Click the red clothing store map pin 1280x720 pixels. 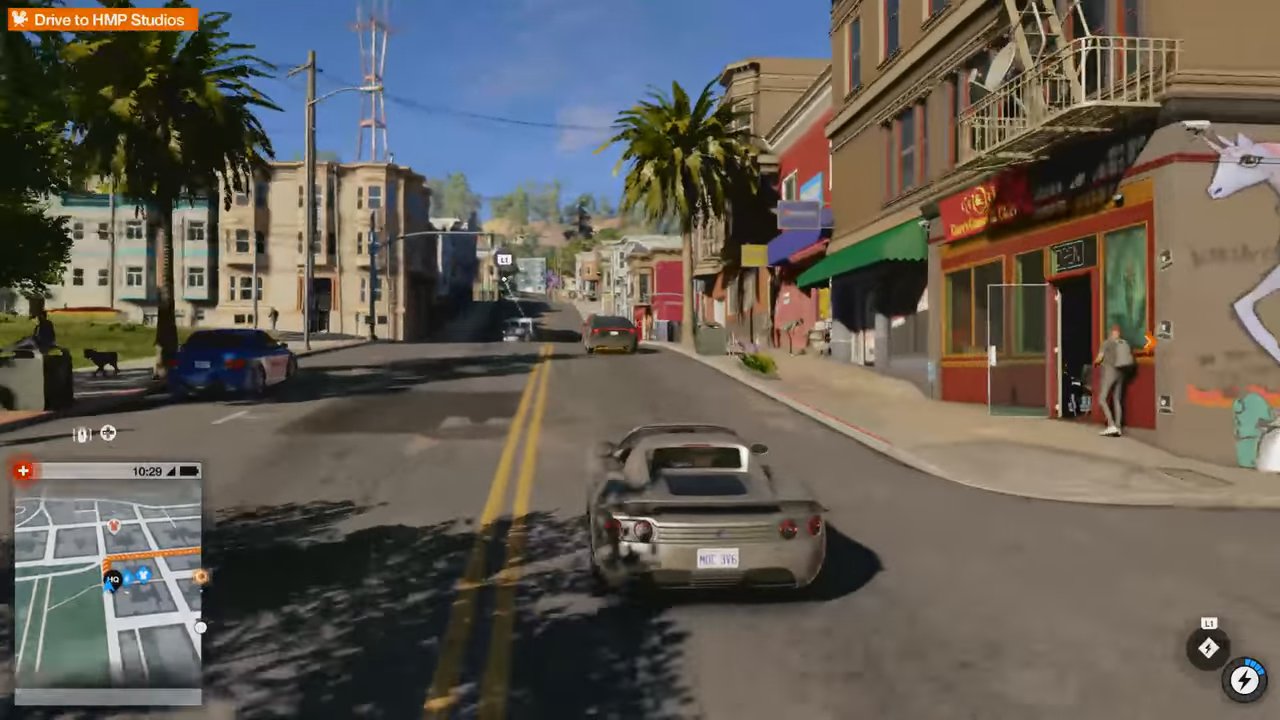[114, 525]
